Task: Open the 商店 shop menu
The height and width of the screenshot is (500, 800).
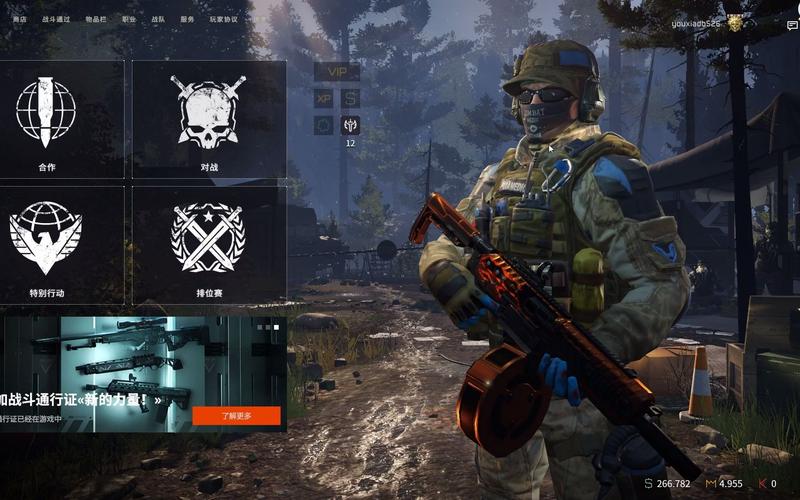Action: tap(19, 19)
